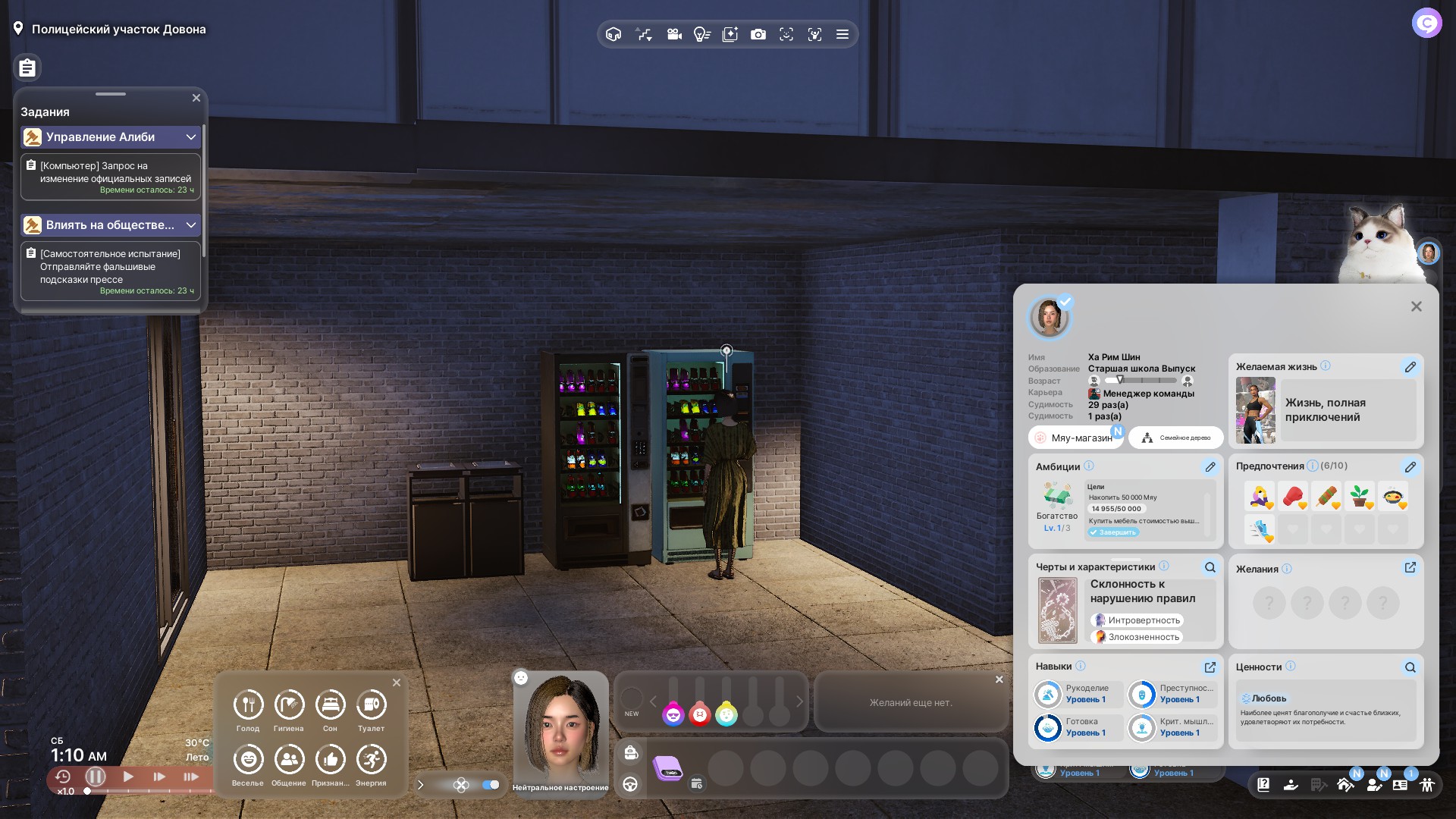Close the needs panel
The height and width of the screenshot is (819, 1456).
click(x=397, y=682)
